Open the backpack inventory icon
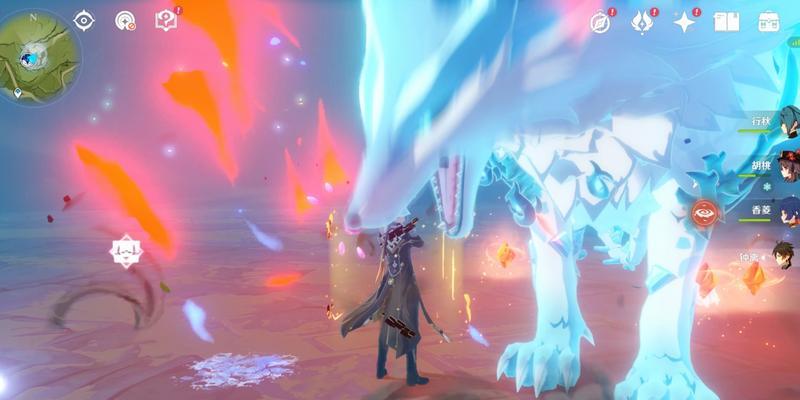 [x=769, y=22]
